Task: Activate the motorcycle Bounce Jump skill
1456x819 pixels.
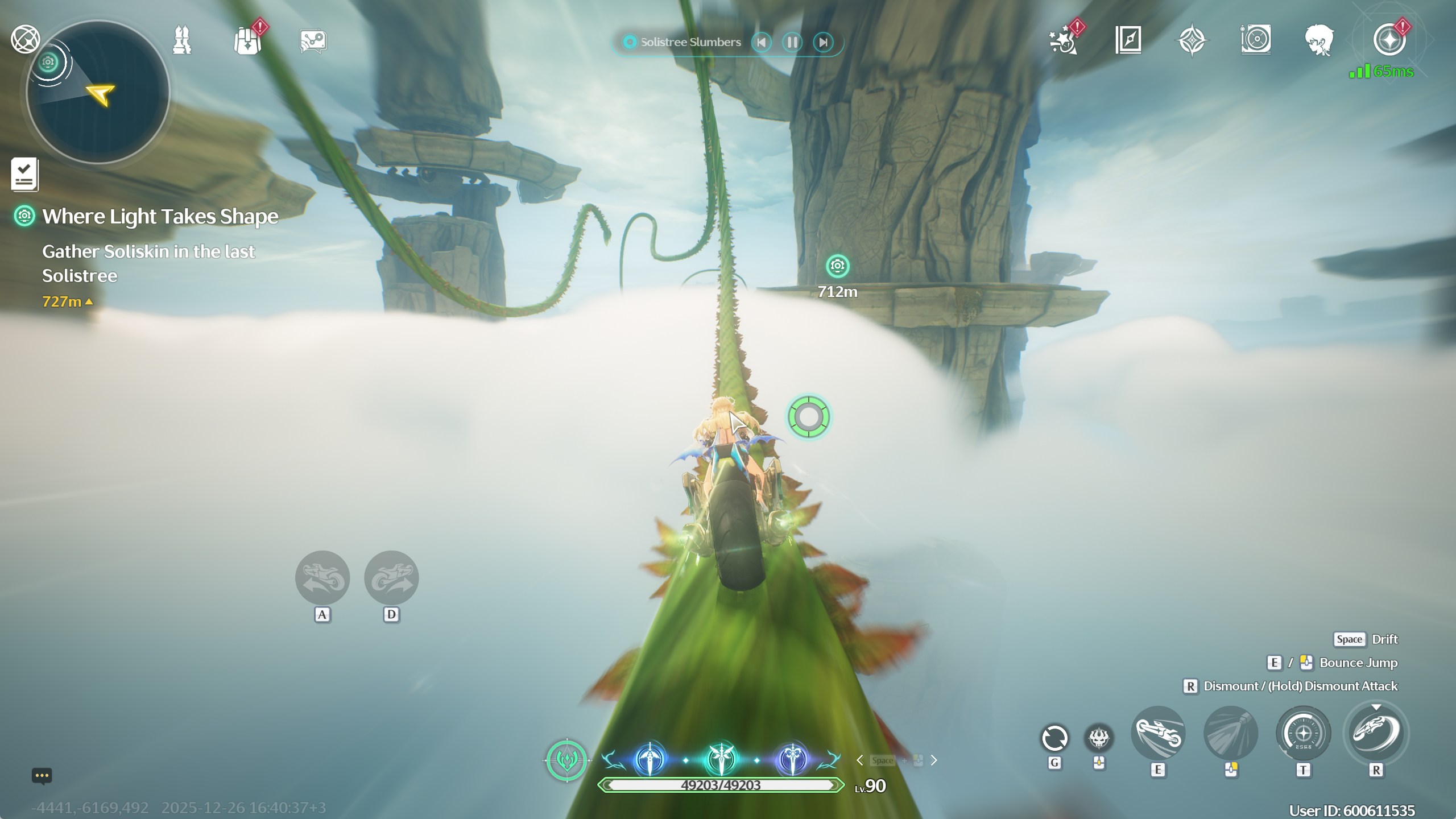Action: pyautogui.click(x=1158, y=734)
